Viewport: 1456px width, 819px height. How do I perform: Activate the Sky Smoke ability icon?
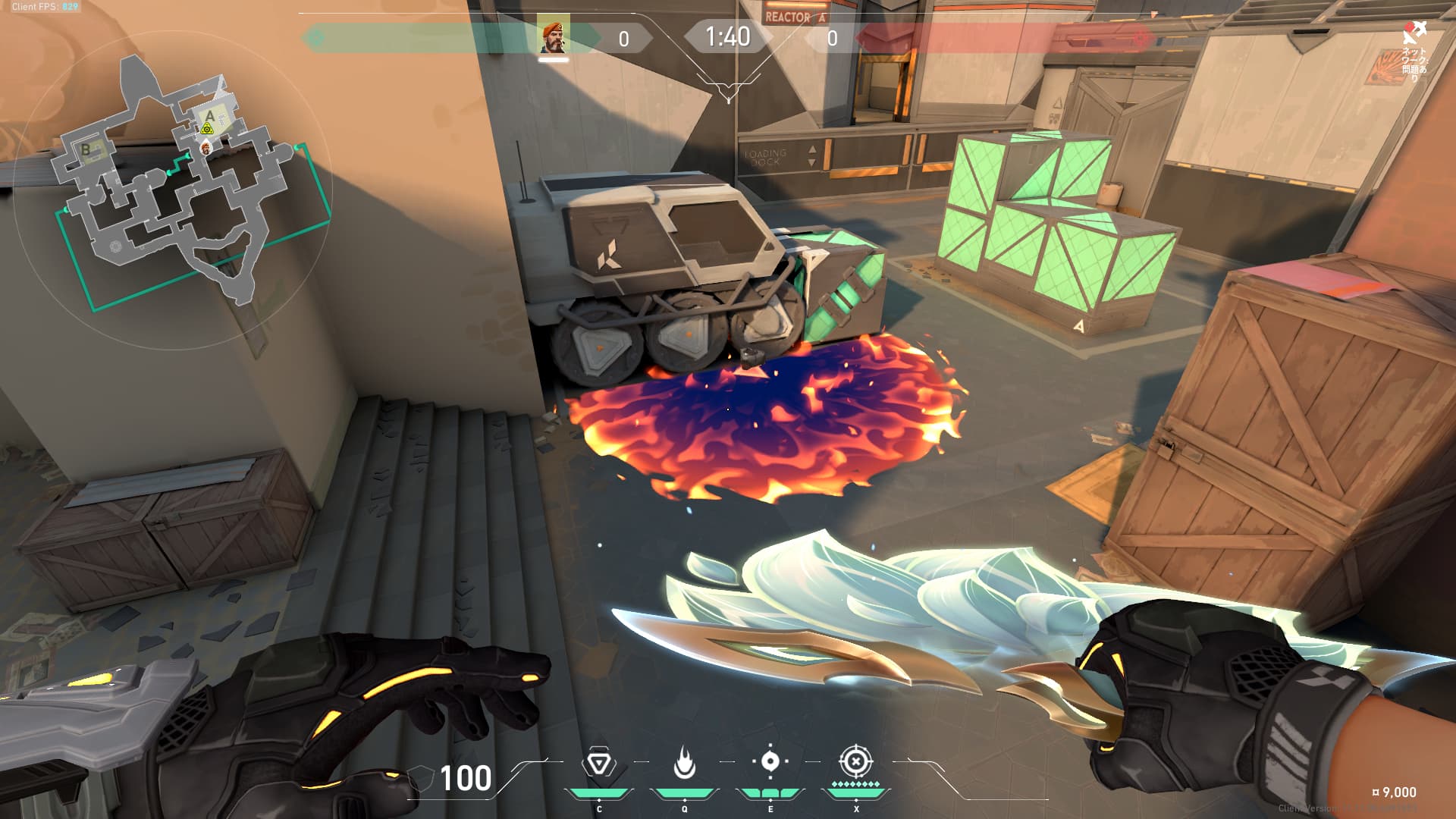pyautogui.click(x=770, y=761)
